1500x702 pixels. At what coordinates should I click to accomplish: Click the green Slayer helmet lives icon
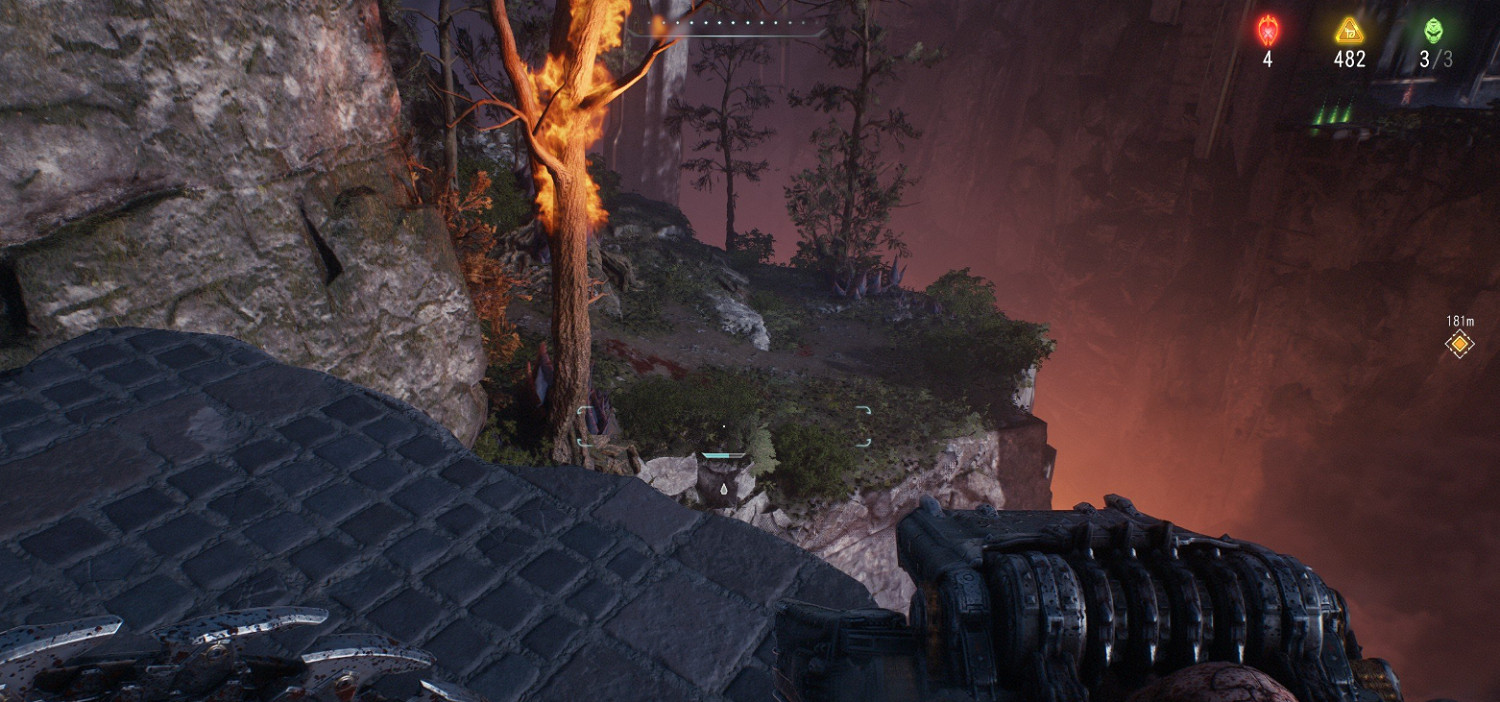(1433, 30)
